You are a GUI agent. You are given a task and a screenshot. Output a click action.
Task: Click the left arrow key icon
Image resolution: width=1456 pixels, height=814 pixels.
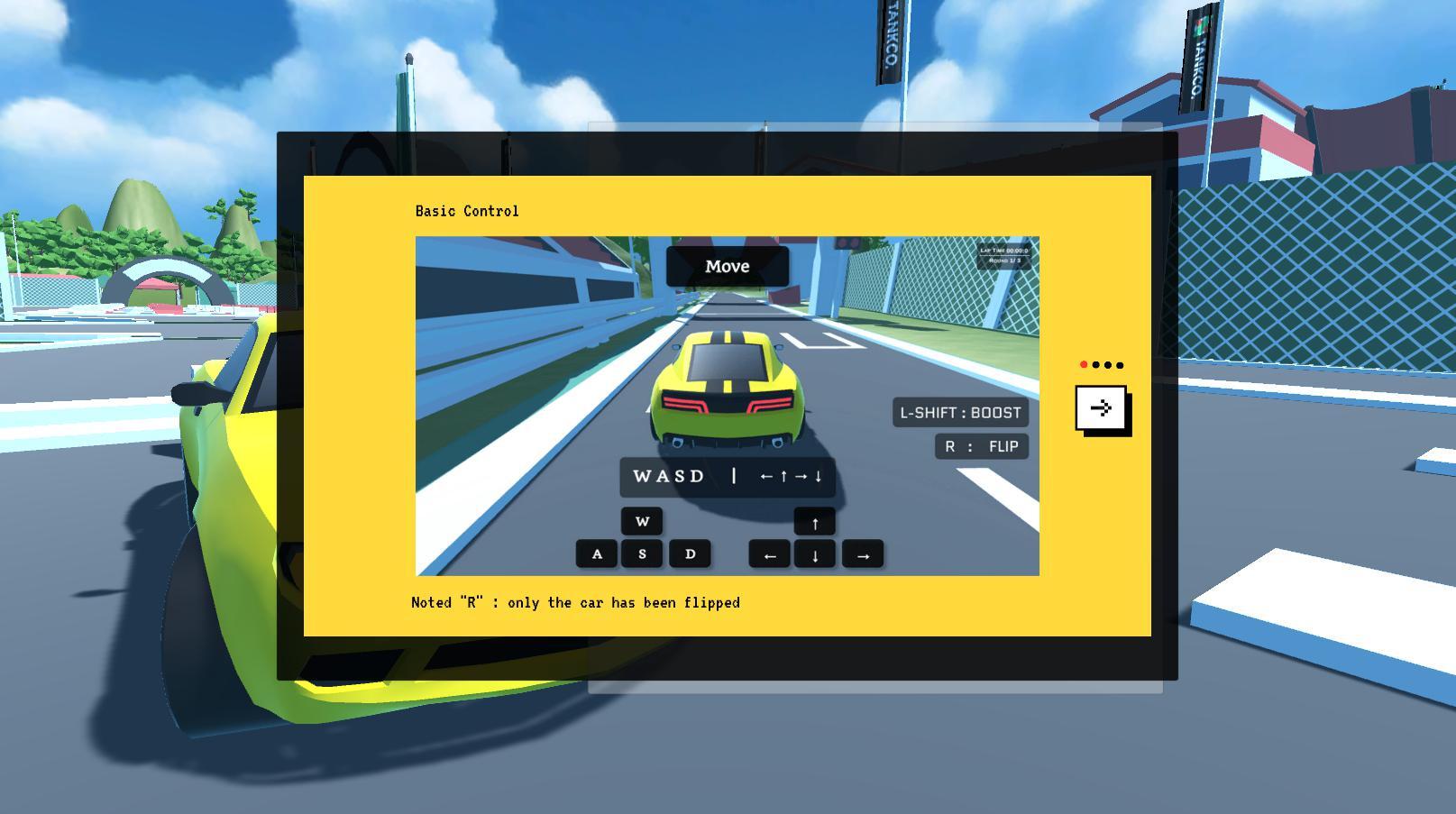pos(769,553)
